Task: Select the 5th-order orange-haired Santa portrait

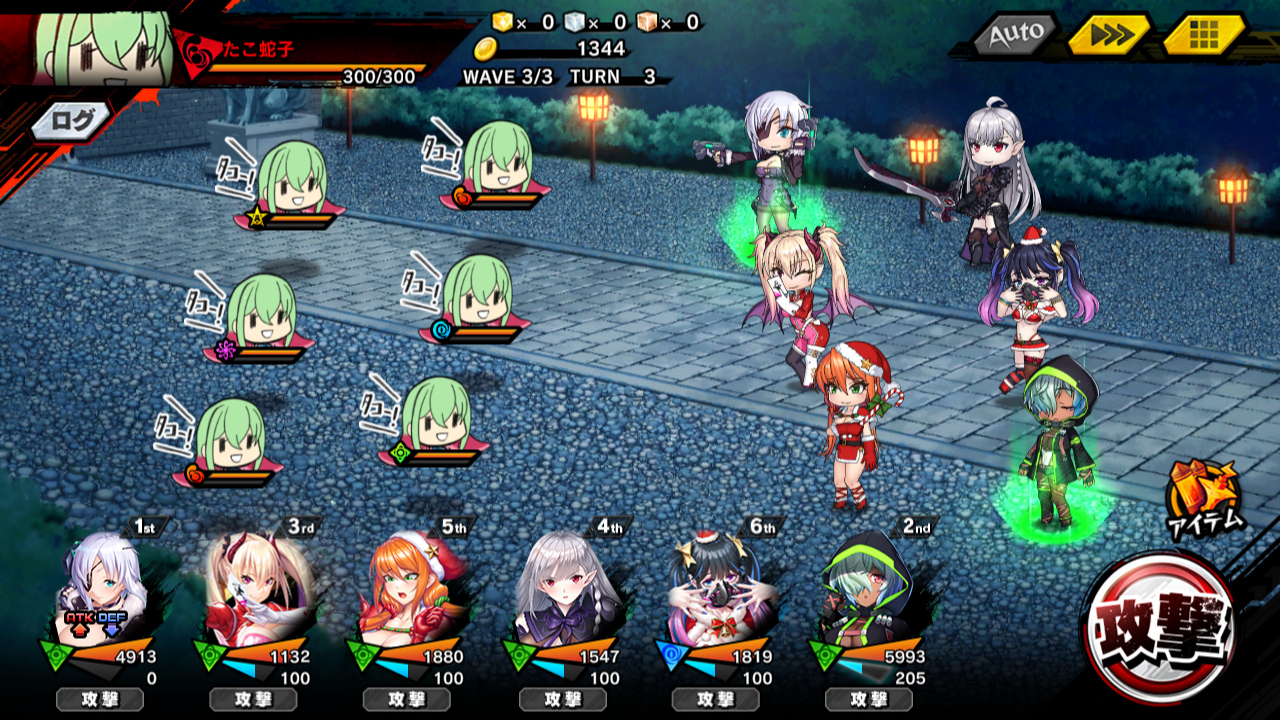Action: (x=405, y=588)
